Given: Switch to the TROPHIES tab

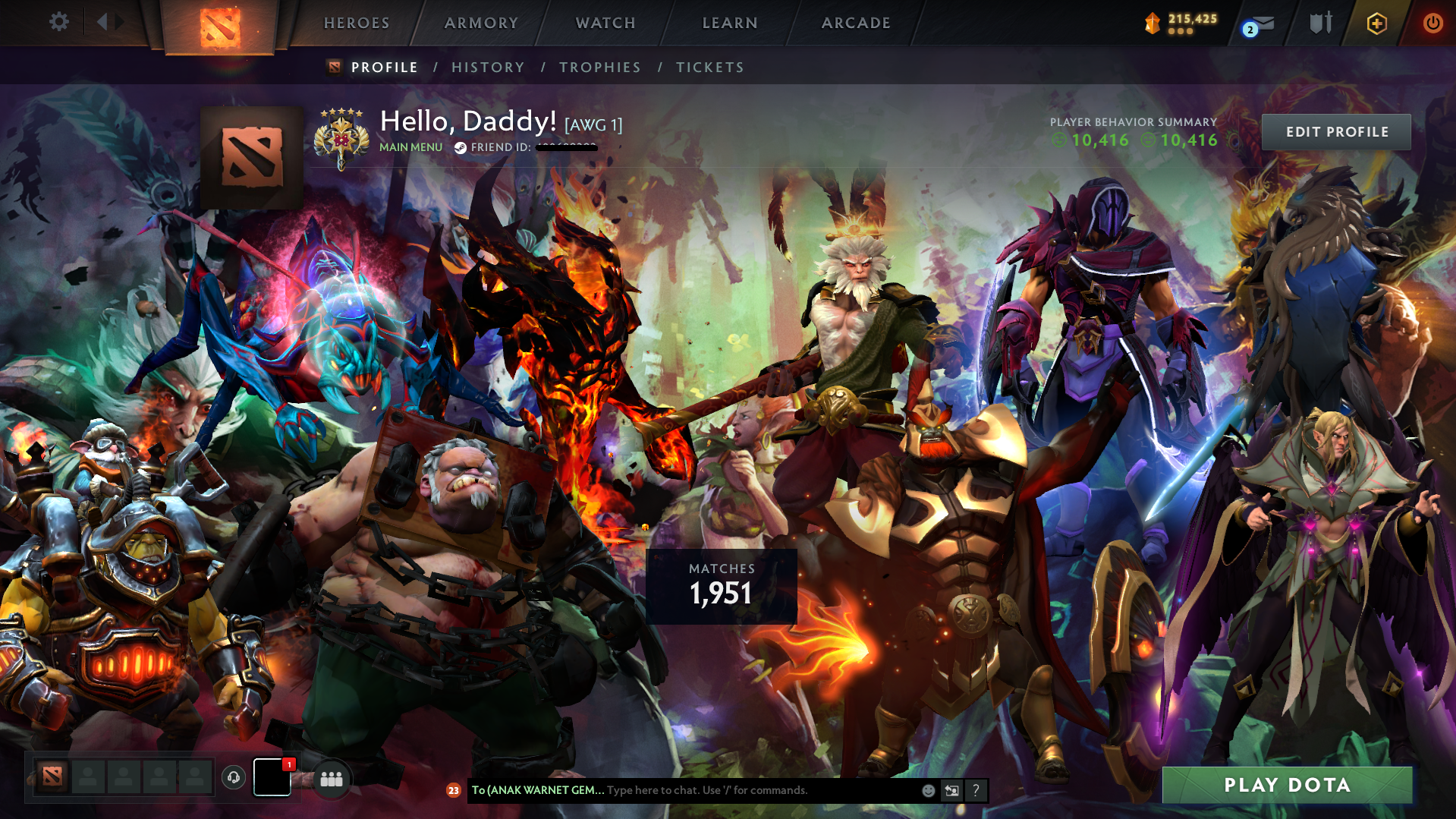Looking at the screenshot, I should pyautogui.click(x=599, y=67).
